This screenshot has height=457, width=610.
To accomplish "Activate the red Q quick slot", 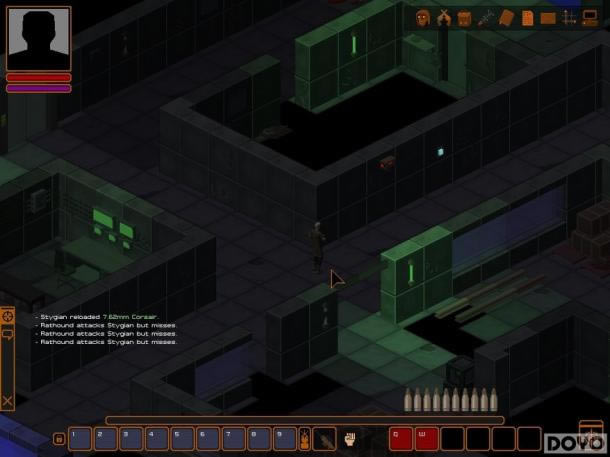I will 401,438.
